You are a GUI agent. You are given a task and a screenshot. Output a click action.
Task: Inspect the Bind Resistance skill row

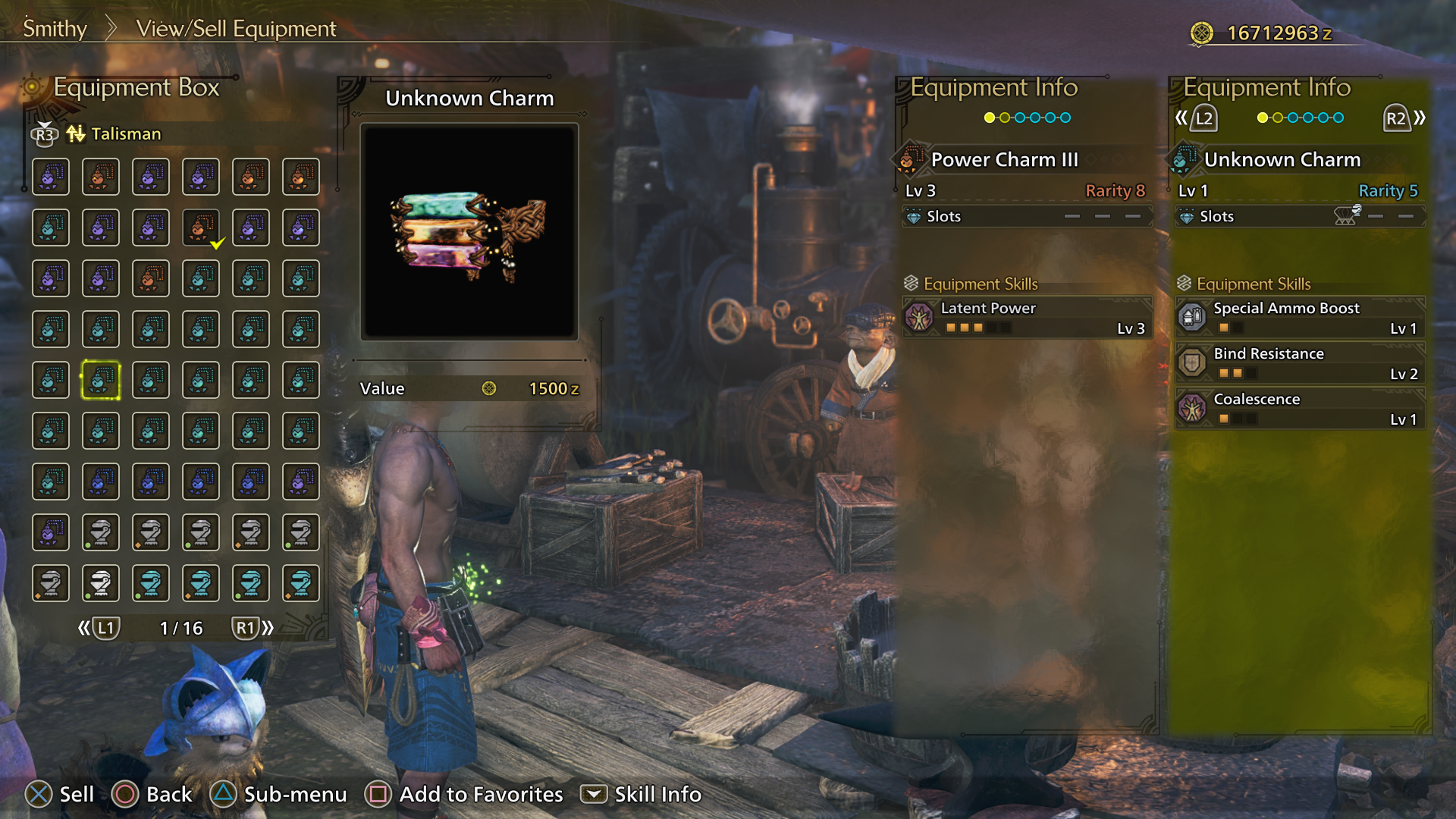[1300, 363]
